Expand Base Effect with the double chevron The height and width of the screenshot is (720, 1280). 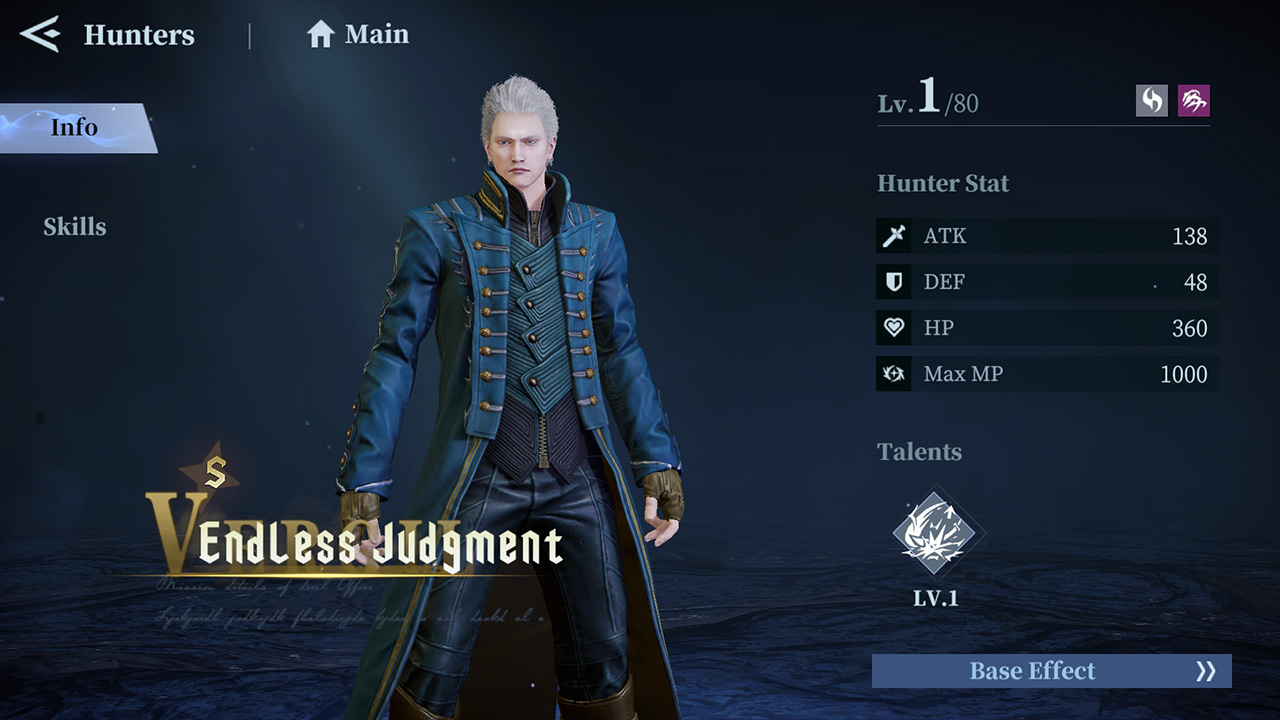pos(1205,671)
